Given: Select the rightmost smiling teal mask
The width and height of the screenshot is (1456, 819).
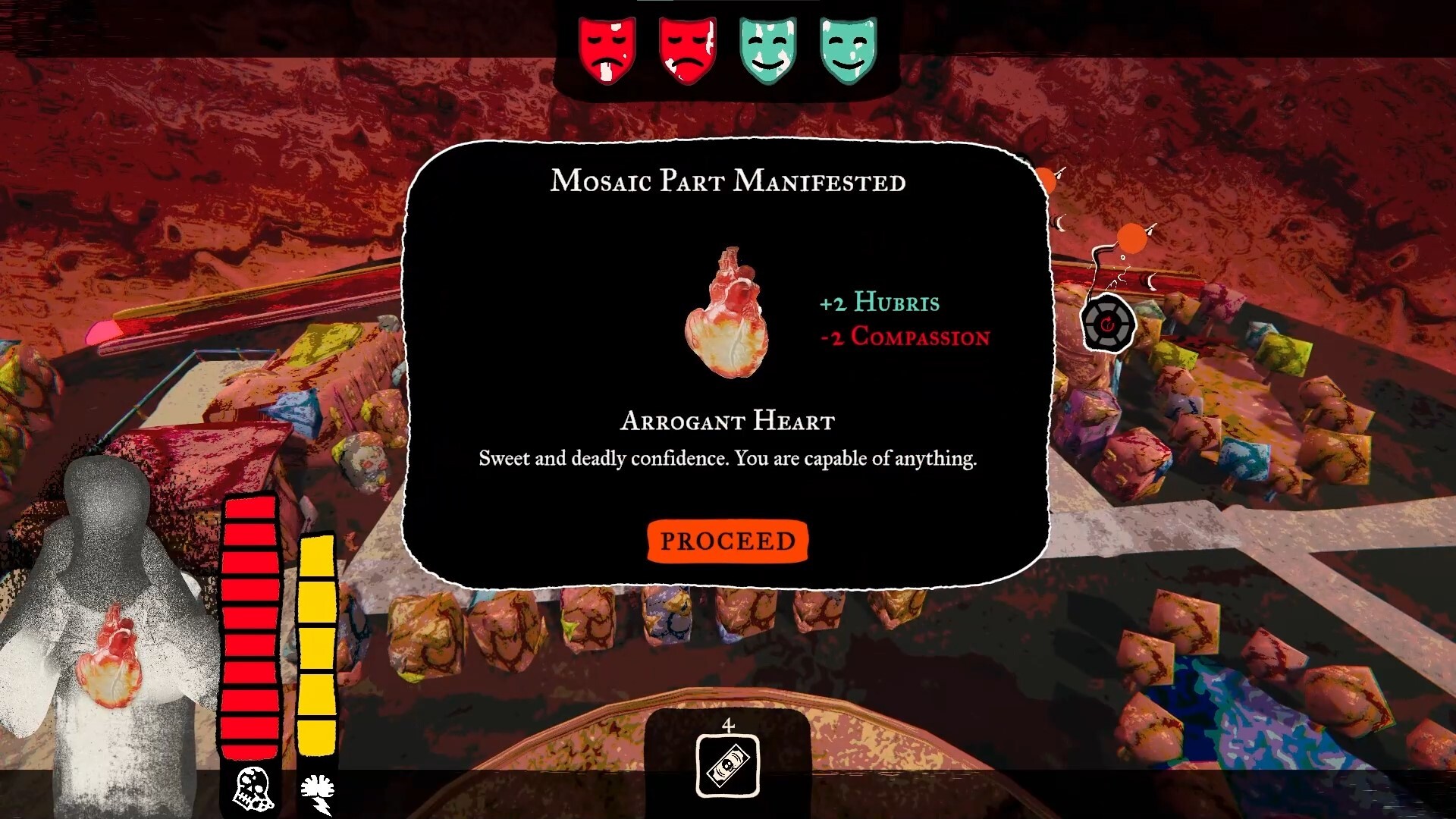Looking at the screenshot, I should click(x=847, y=48).
